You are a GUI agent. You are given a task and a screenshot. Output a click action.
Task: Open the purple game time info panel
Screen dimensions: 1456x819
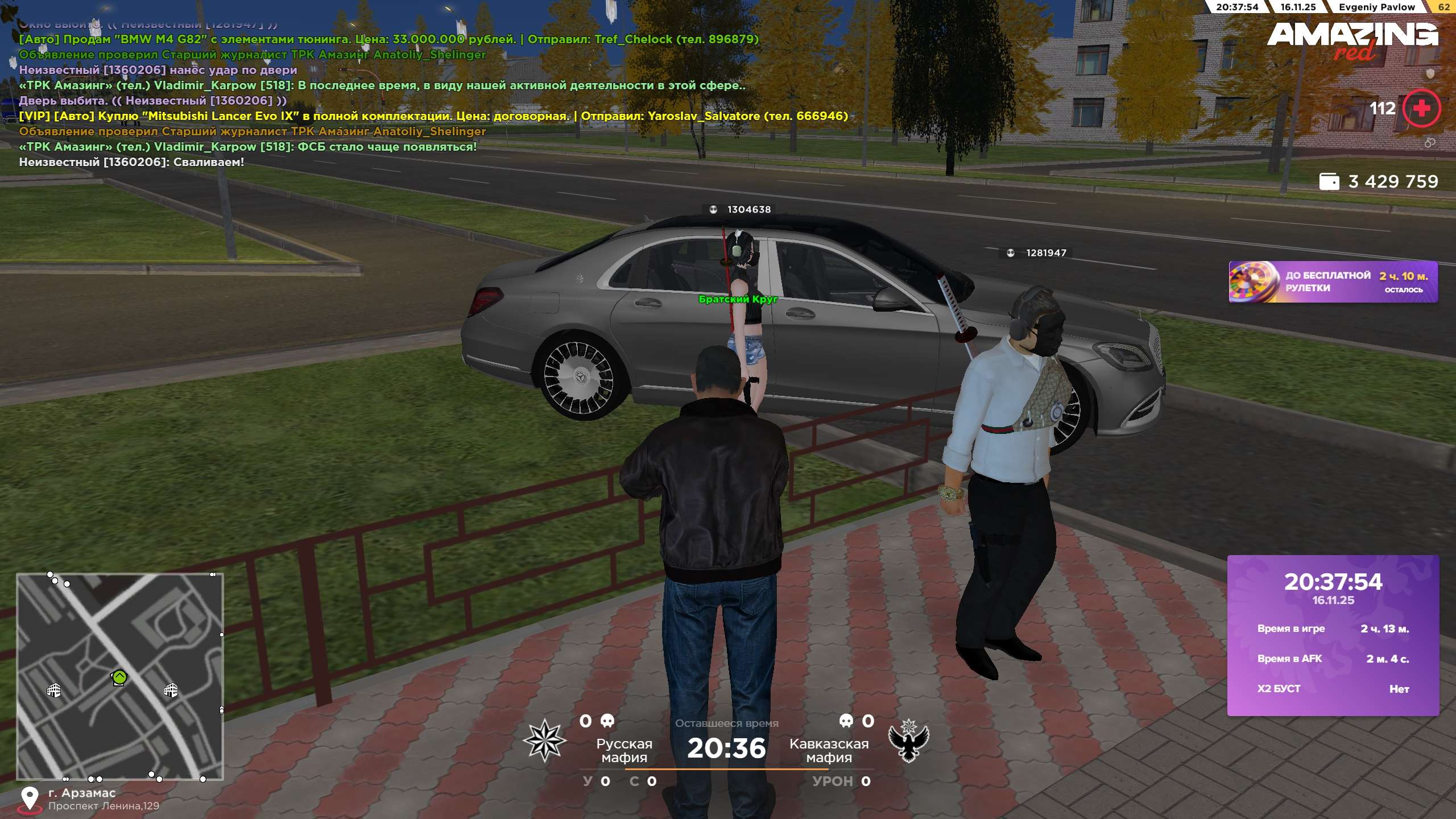(x=1333, y=635)
